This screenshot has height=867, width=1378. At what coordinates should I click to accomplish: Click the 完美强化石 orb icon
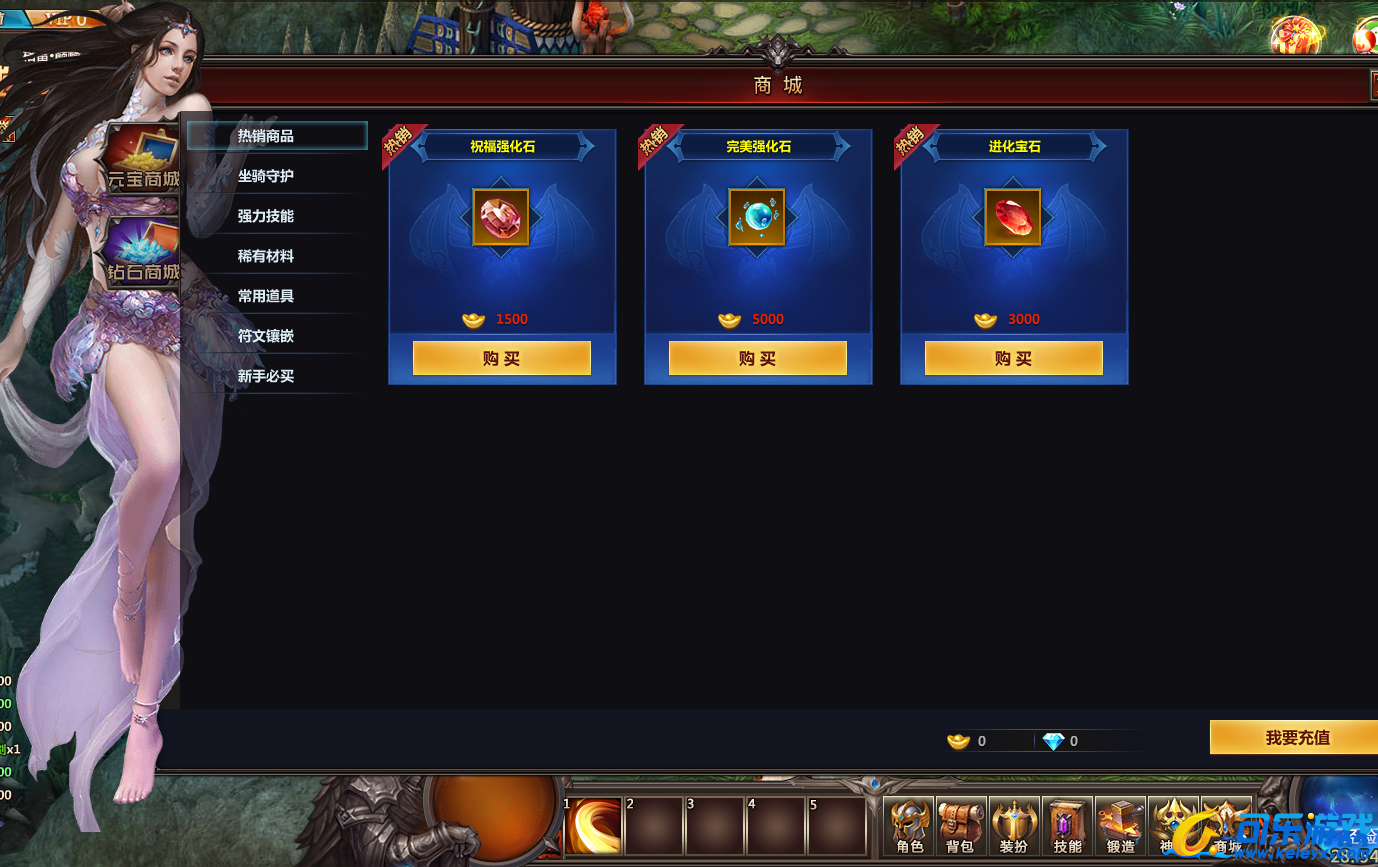(757, 217)
